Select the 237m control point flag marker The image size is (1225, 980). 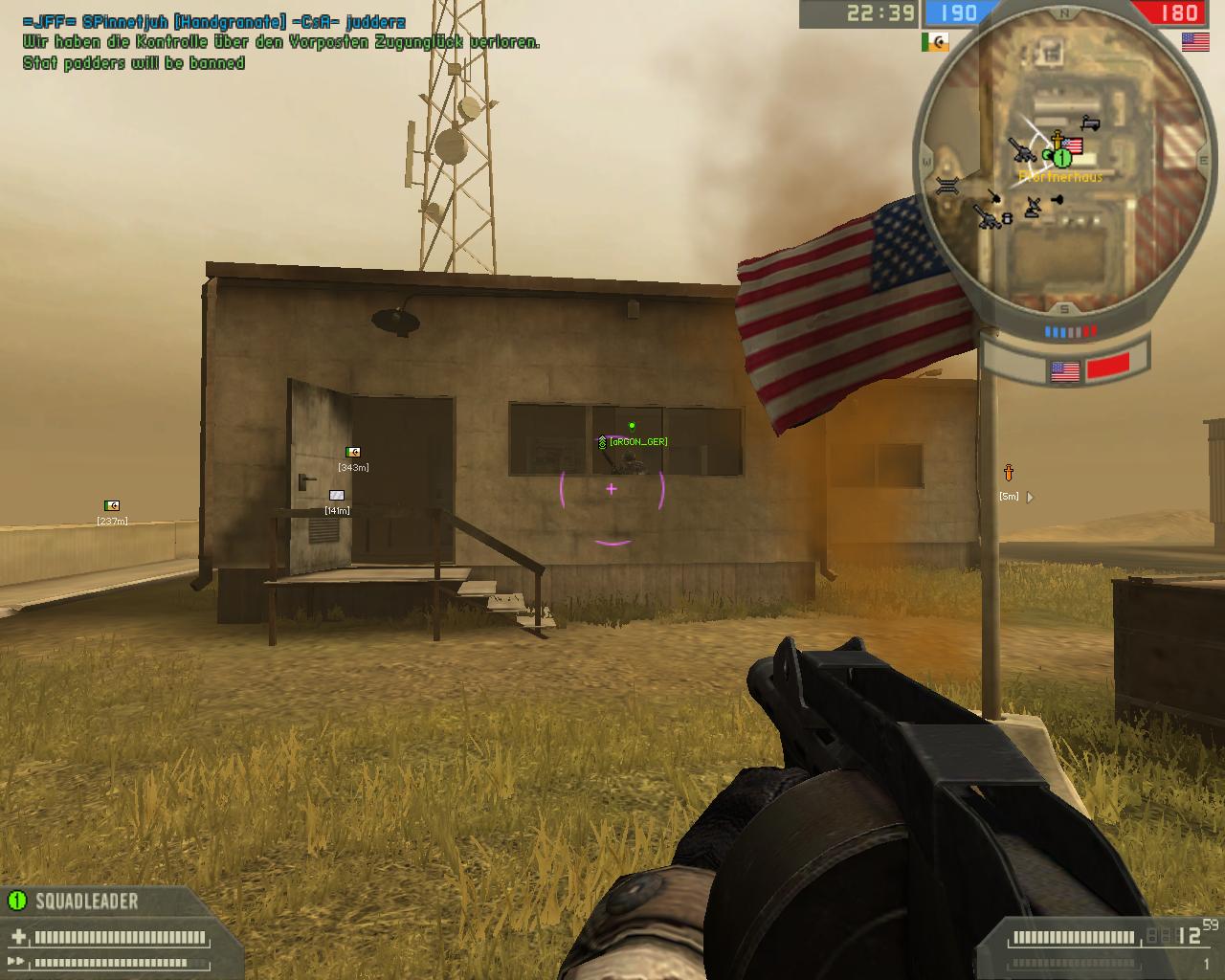pos(112,505)
